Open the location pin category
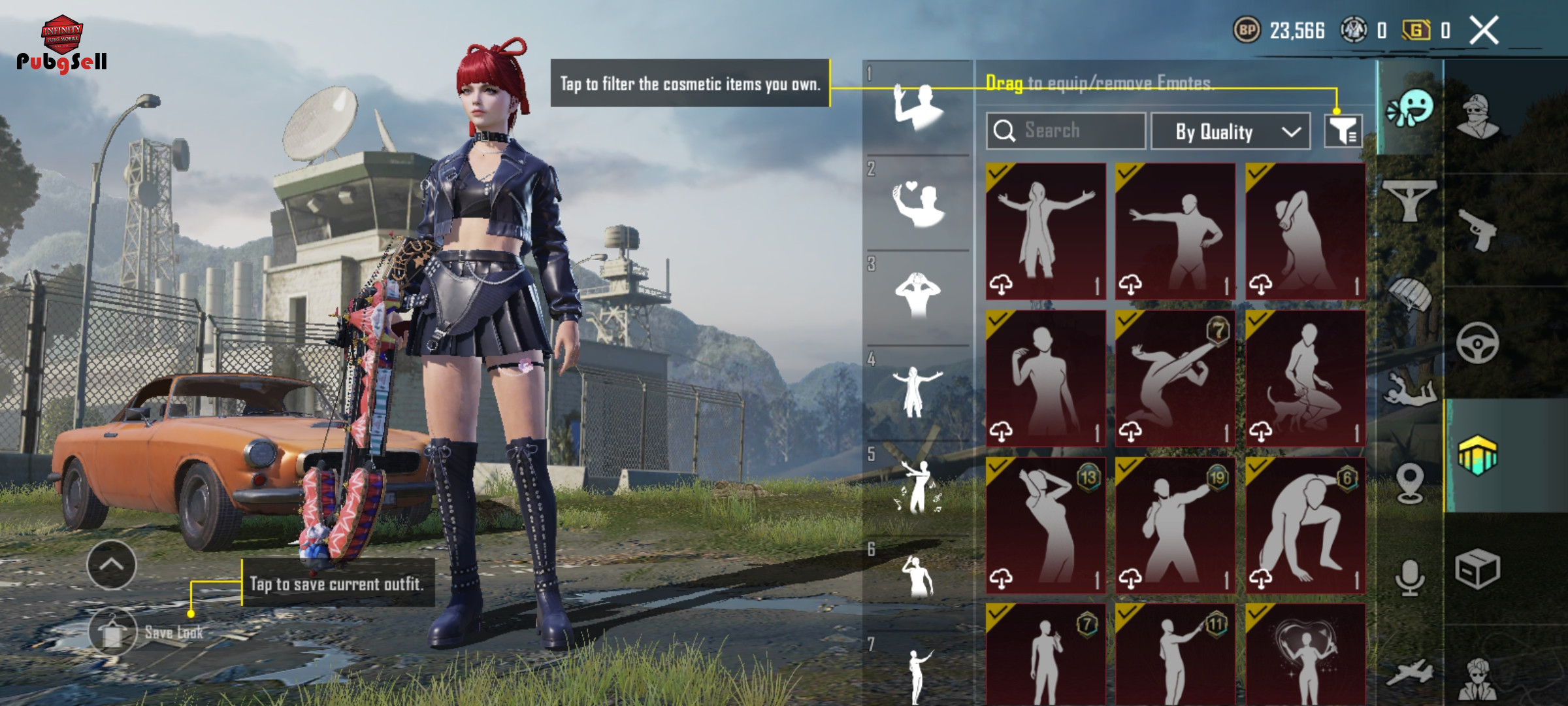Viewport: 1568px width, 706px height. [x=1410, y=484]
